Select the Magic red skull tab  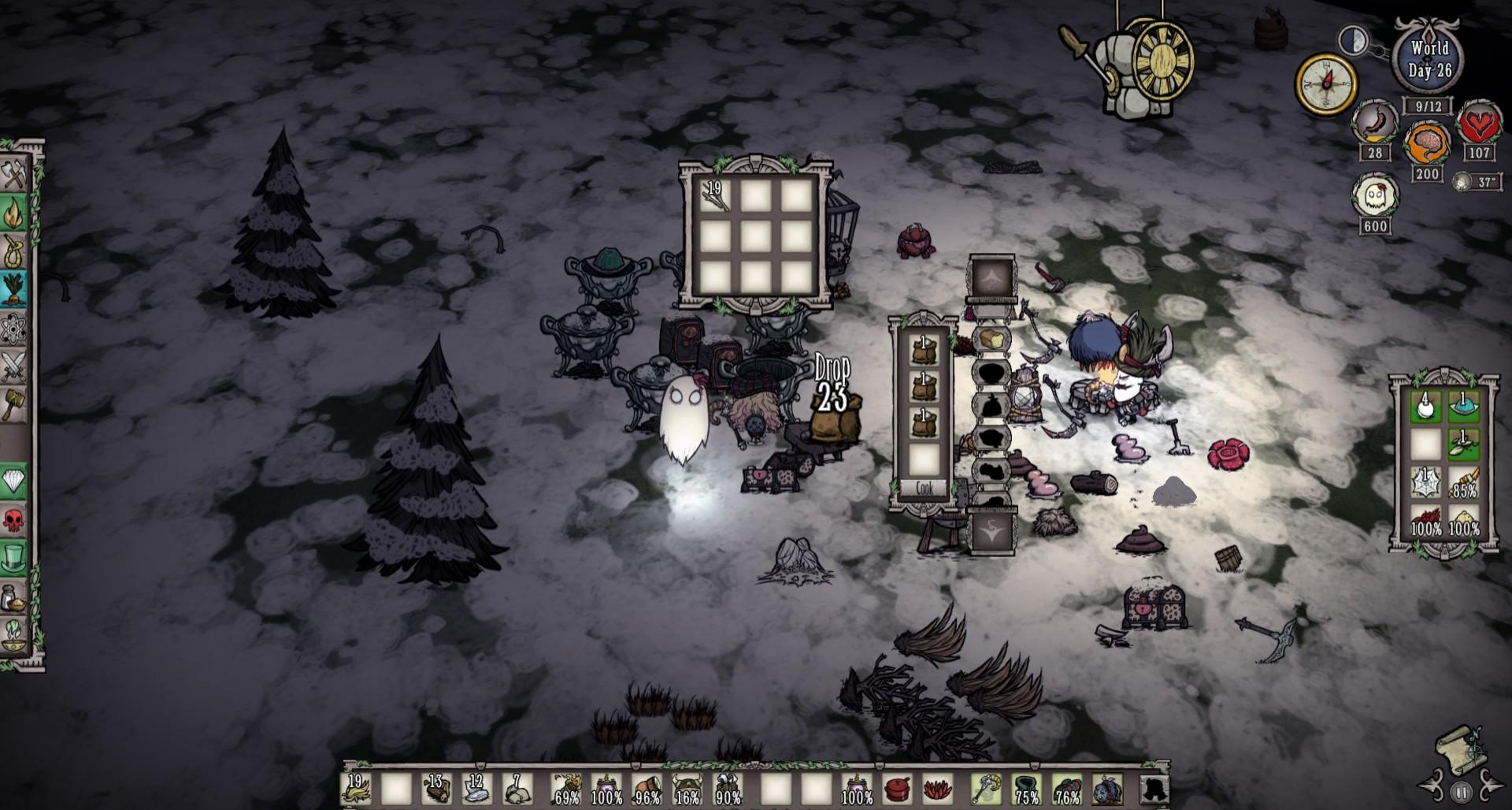coord(15,519)
